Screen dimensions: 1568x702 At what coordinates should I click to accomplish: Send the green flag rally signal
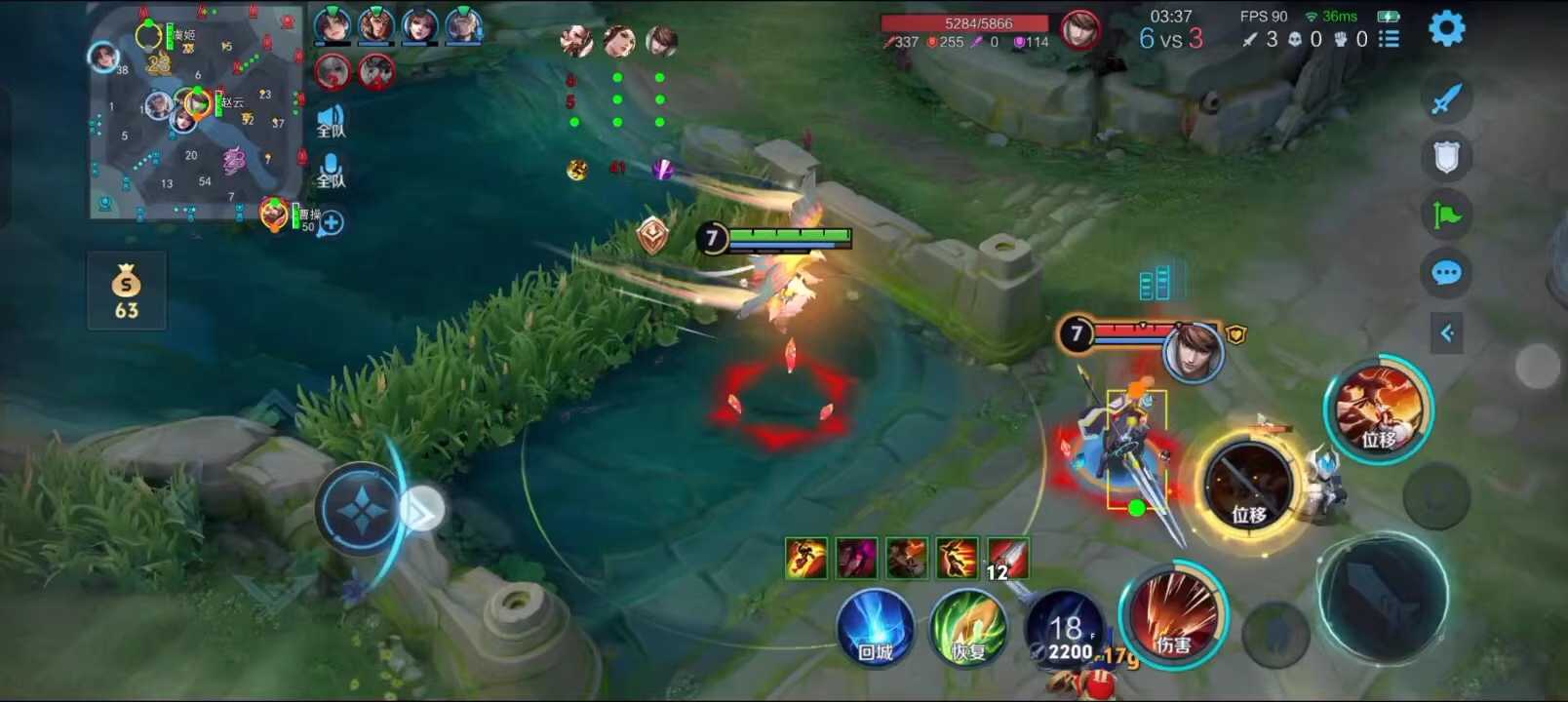pyautogui.click(x=1446, y=214)
